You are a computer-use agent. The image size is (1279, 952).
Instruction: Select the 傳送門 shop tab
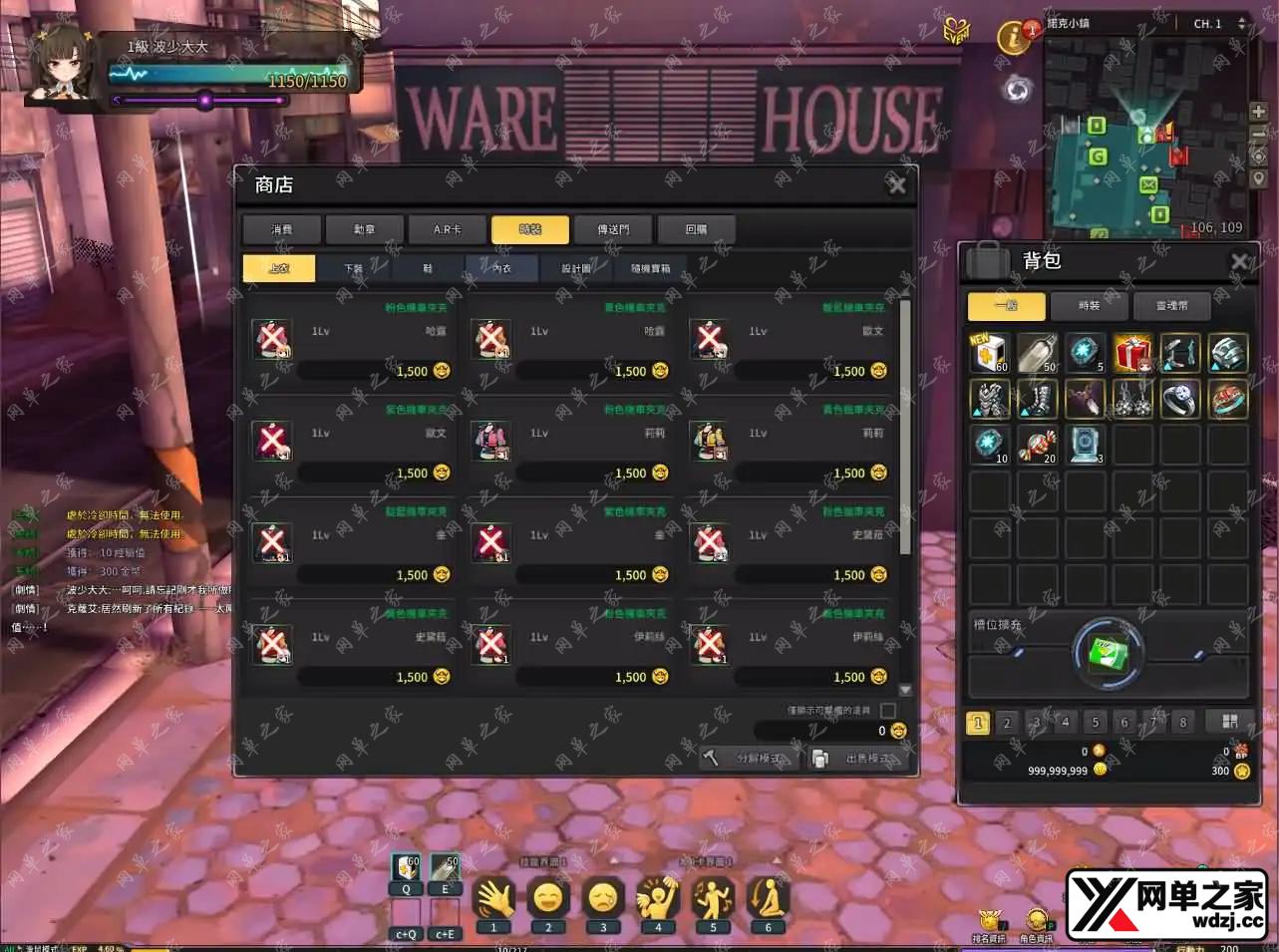613,229
